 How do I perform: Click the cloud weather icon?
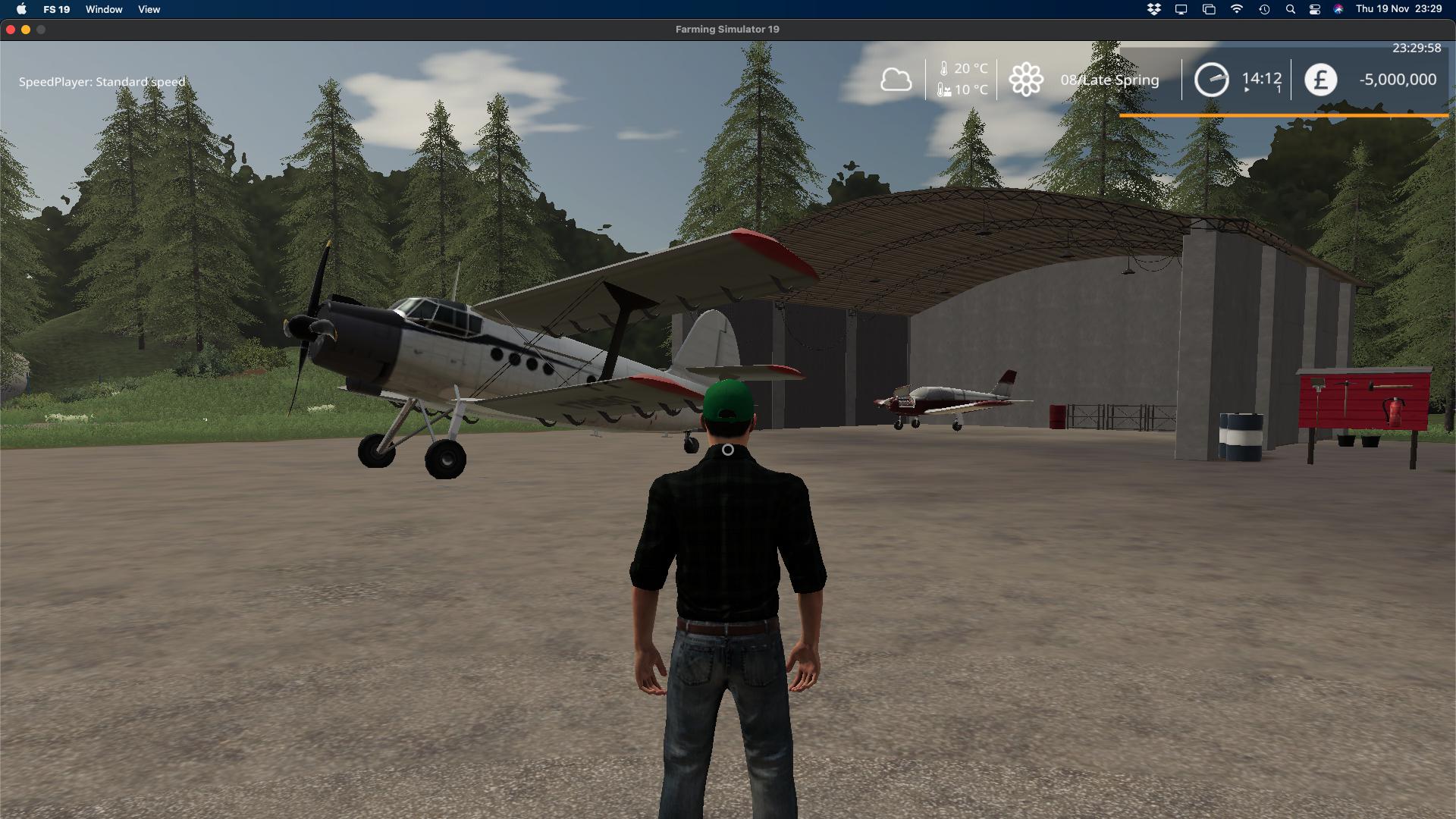click(x=896, y=80)
